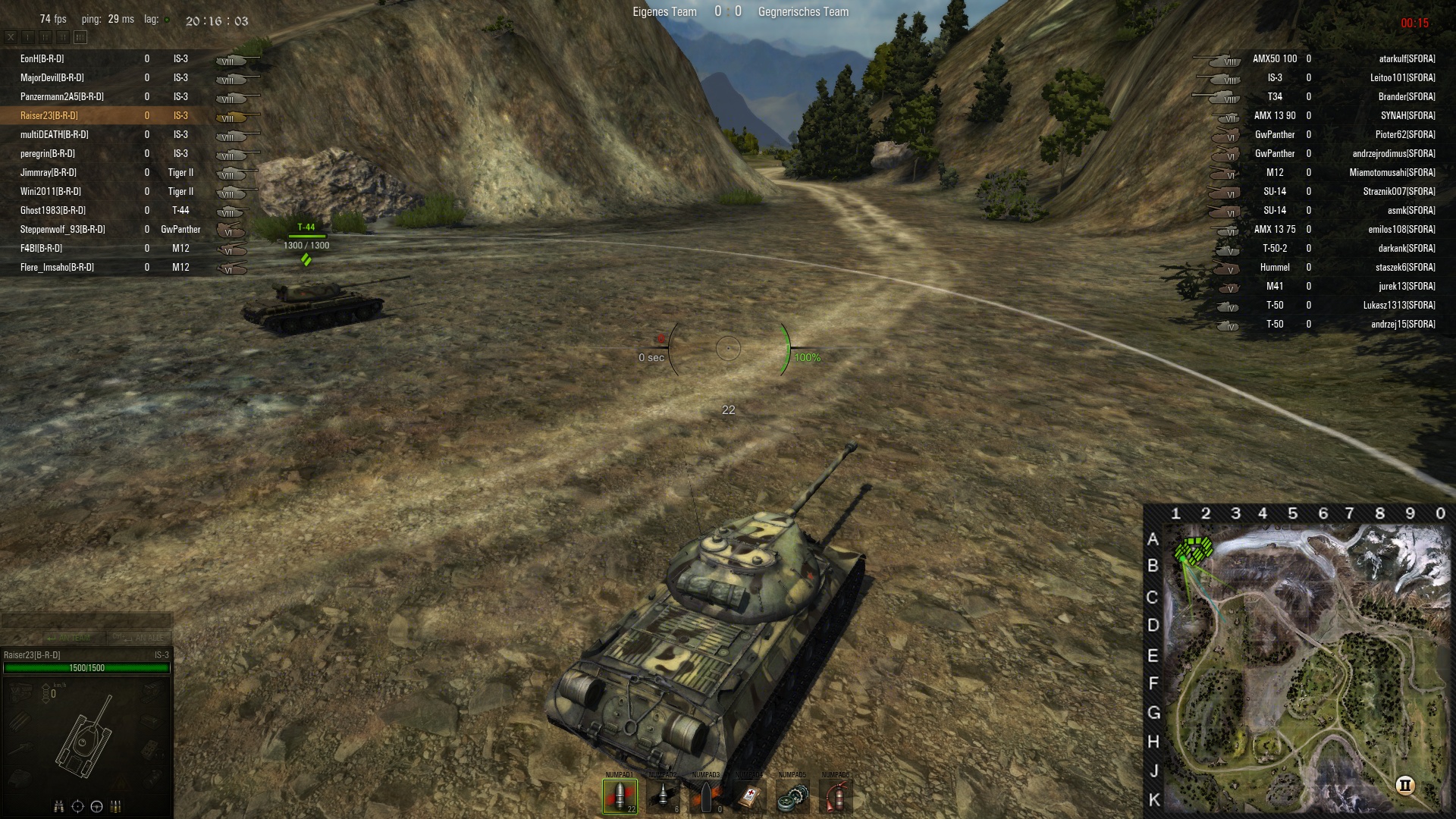The image size is (1456, 819).
Task: Send chat to team with An Team
Action: (x=68, y=638)
